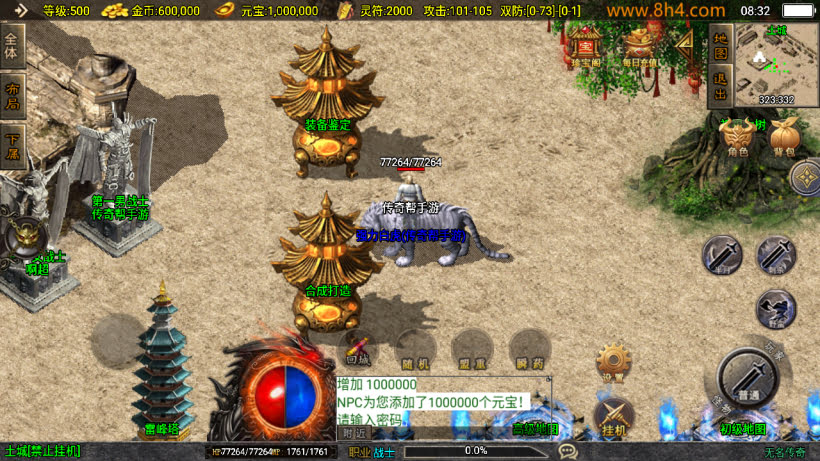
Task: Collapse the top icon row arrow
Action: pos(686,45)
